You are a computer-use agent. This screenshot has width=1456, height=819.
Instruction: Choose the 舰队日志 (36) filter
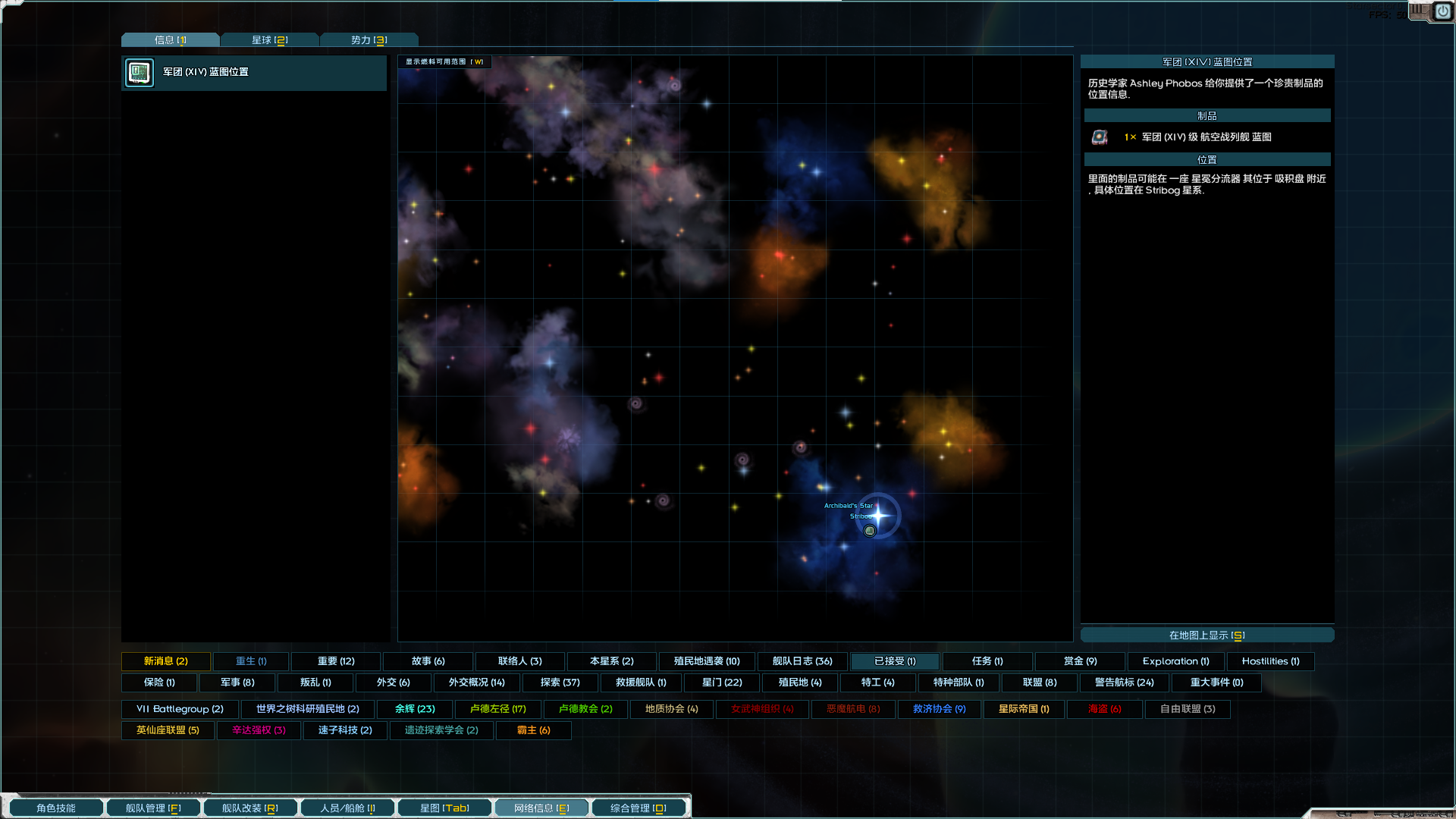[x=802, y=661]
